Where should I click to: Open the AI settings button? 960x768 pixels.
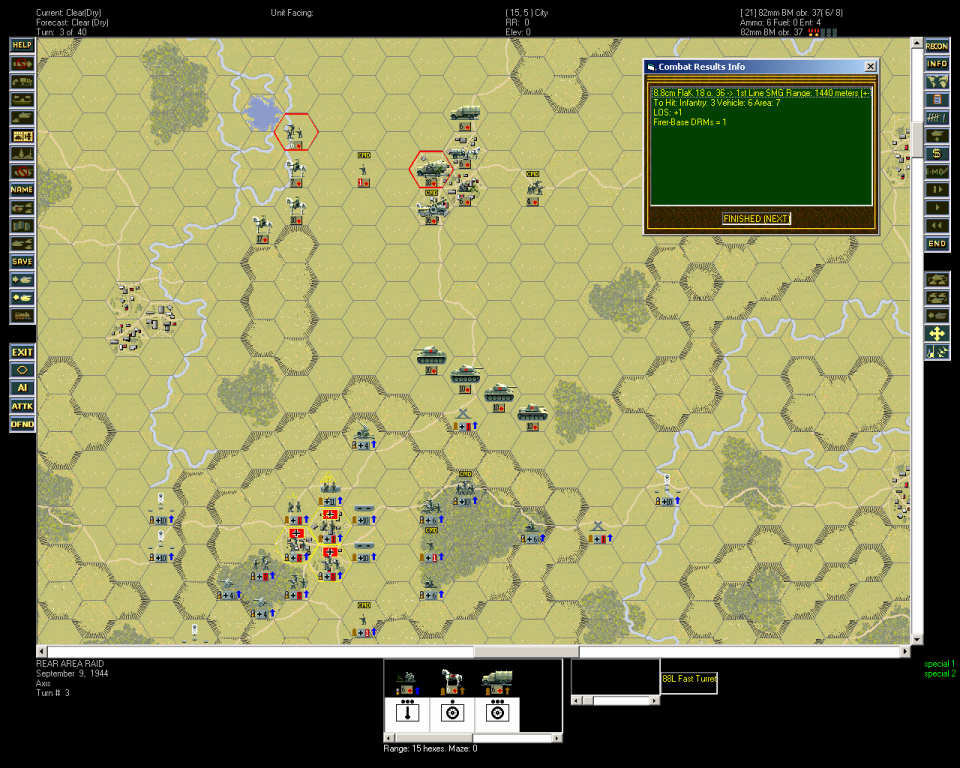click(x=22, y=388)
